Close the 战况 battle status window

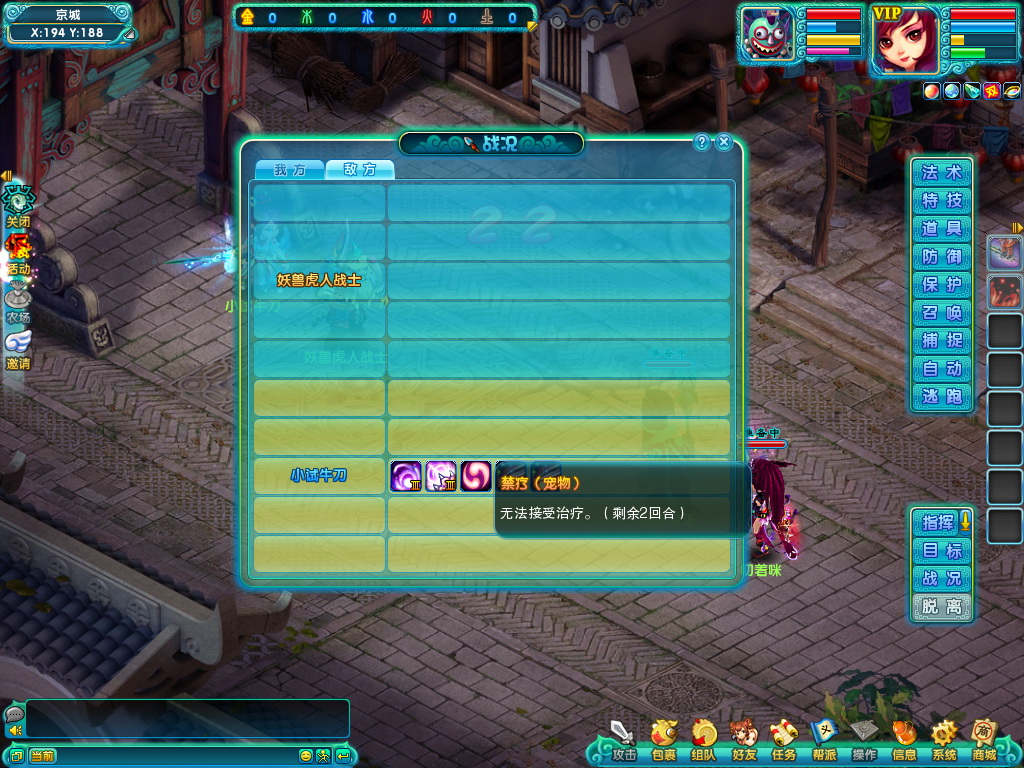click(x=724, y=142)
